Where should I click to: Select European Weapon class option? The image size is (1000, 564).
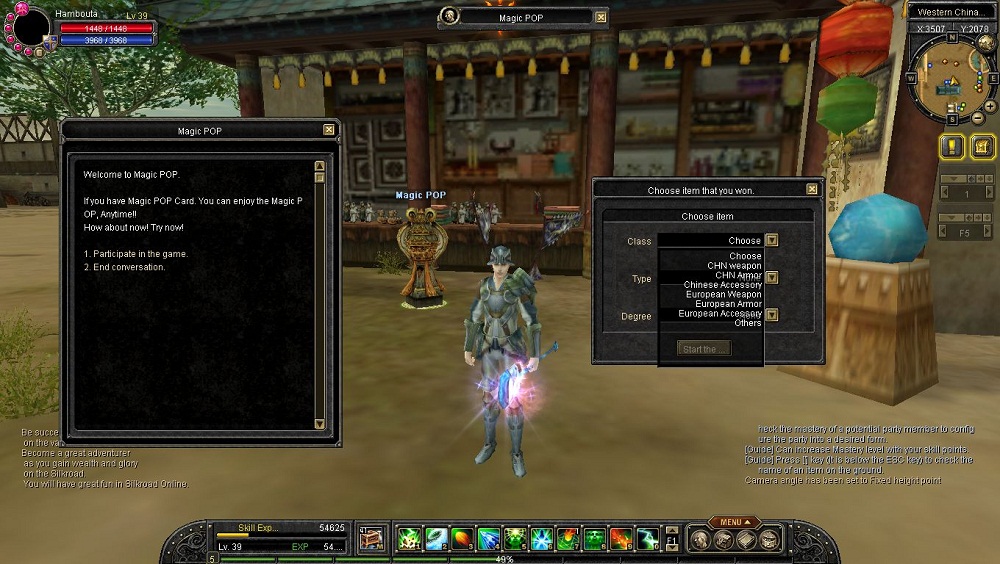click(722, 294)
